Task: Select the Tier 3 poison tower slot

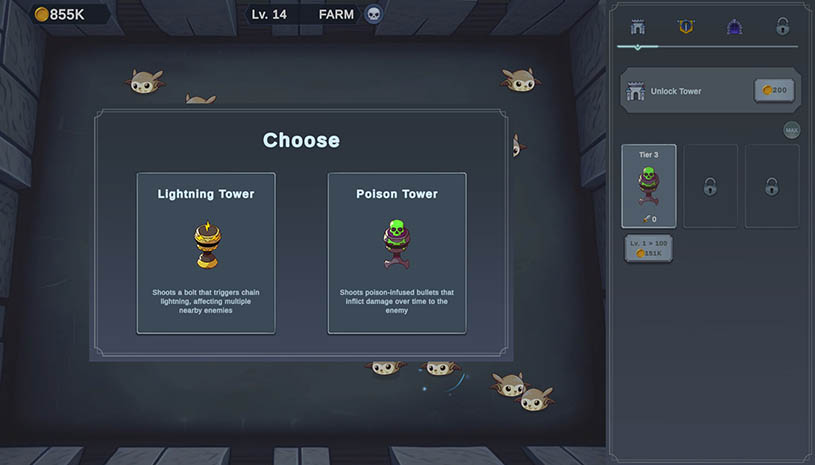Action: [x=648, y=186]
